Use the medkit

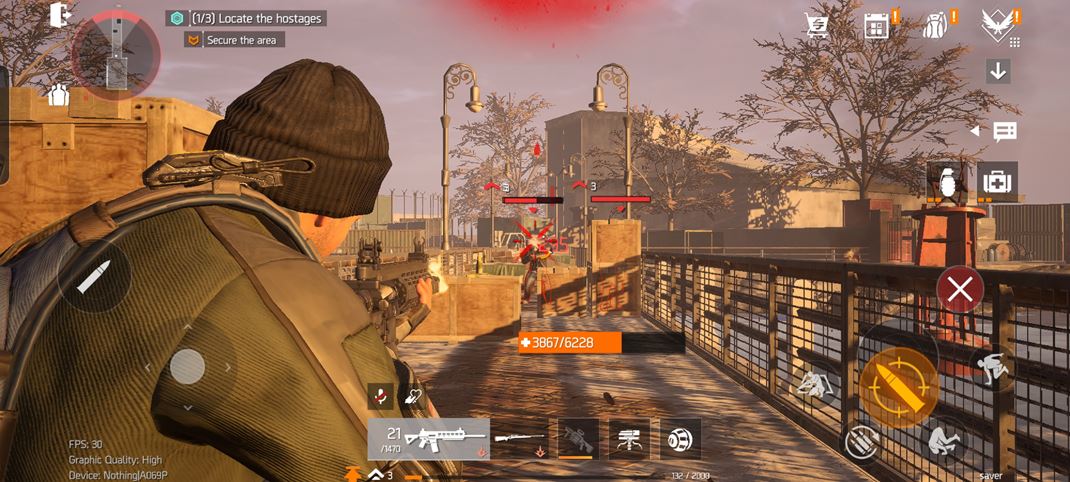pyautogui.click(x=997, y=181)
